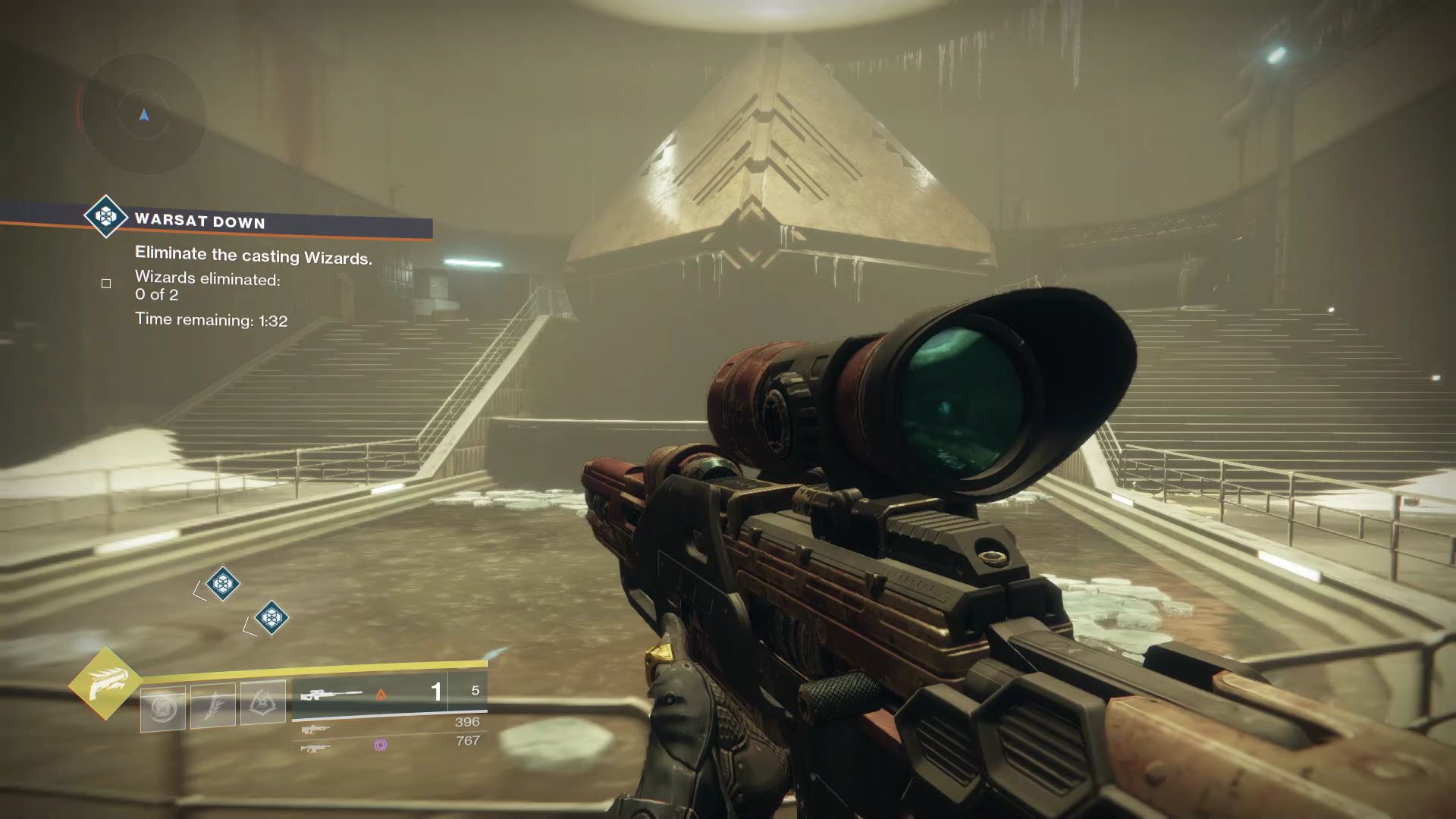Trigger the knife melee ability icon
The width and height of the screenshot is (1456, 819).
213,704
